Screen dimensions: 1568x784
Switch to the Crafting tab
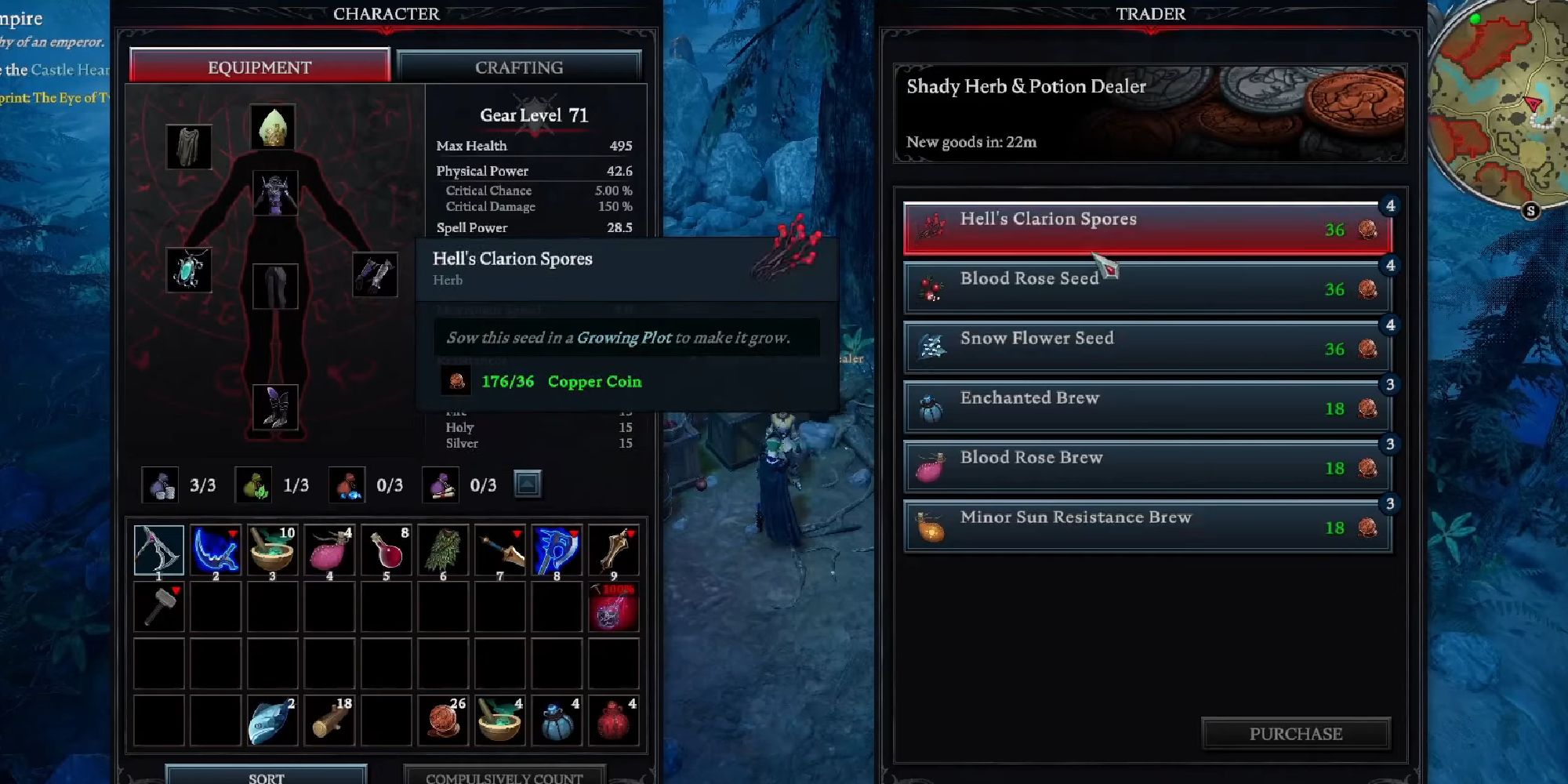pos(519,67)
